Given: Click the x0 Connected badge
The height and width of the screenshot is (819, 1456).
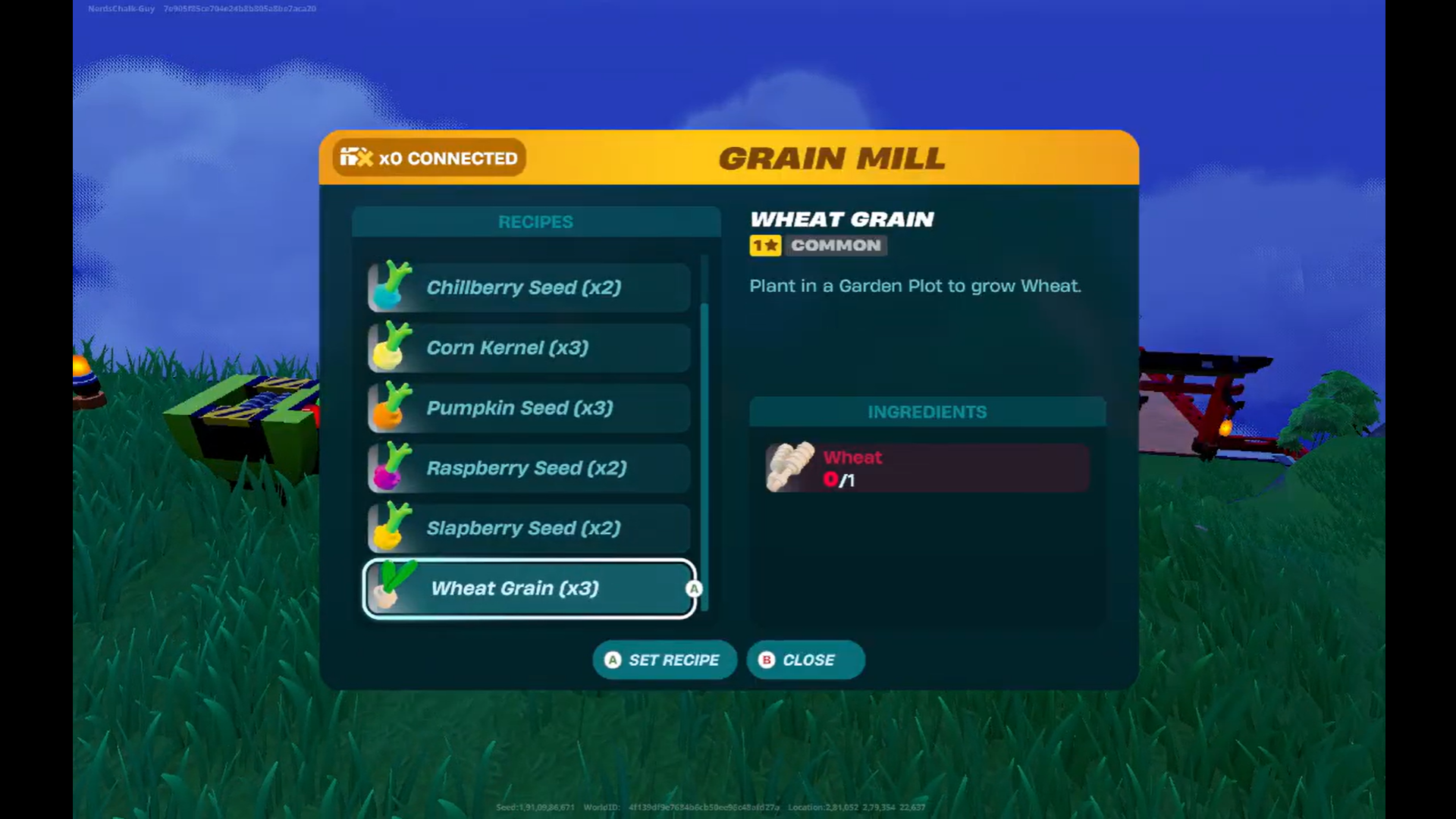Looking at the screenshot, I should point(429,158).
